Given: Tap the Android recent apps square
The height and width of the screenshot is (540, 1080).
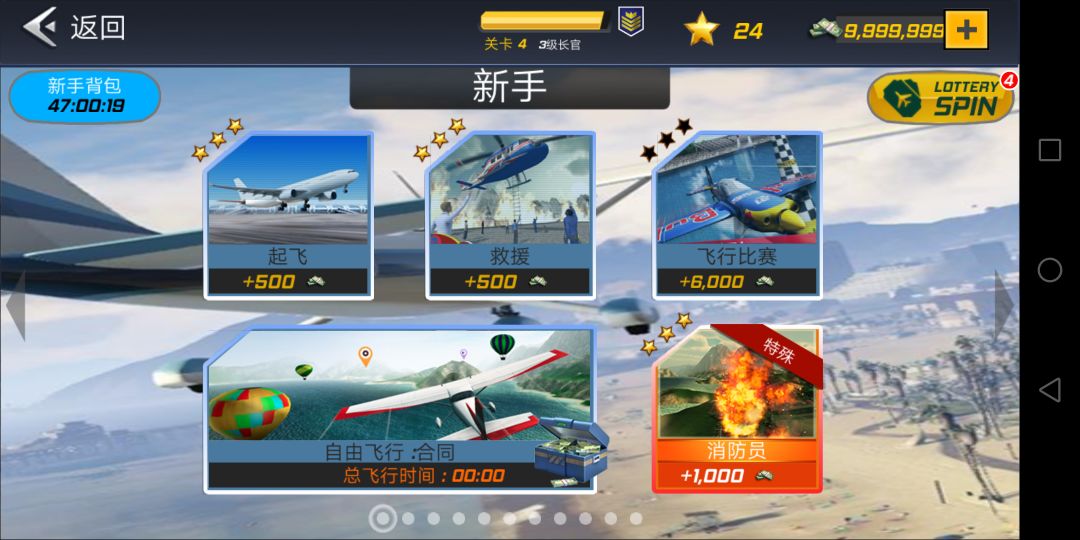Looking at the screenshot, I should pos(1049,150).
